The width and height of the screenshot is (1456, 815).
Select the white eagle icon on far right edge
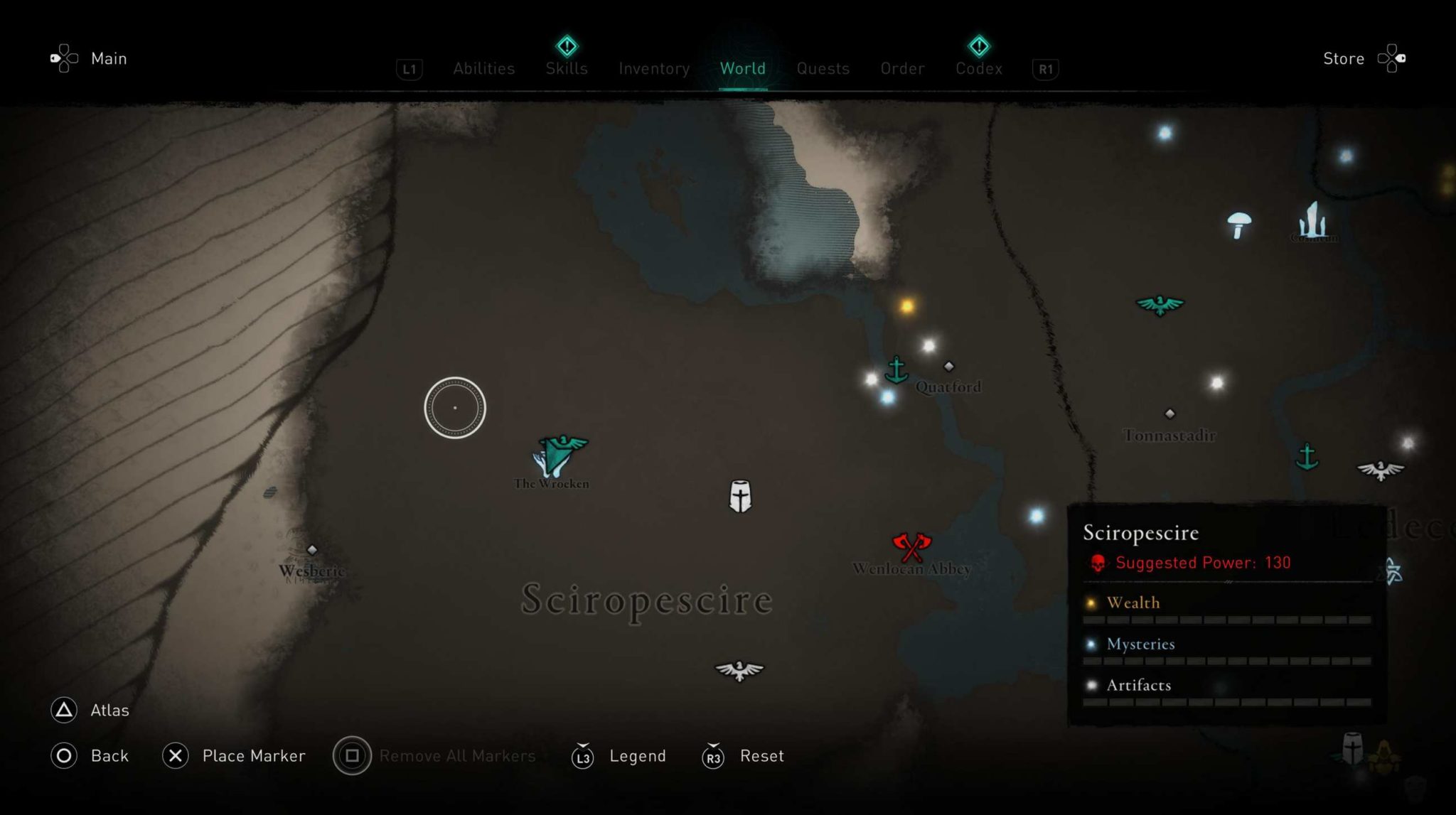(1379, 468)
